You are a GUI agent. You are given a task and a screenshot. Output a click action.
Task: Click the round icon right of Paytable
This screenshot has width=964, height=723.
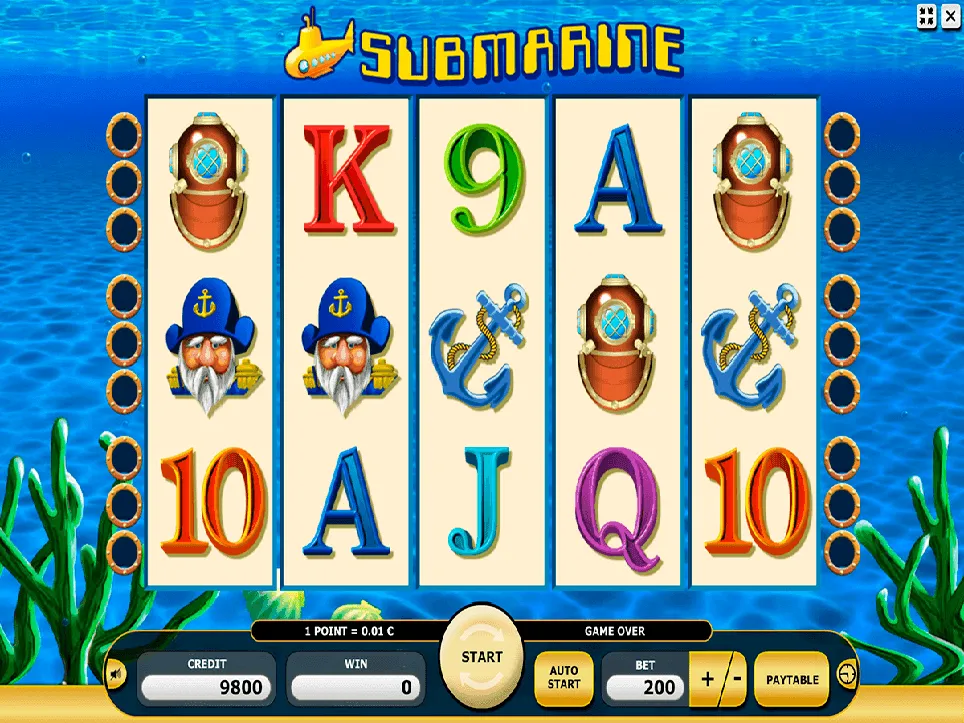click(x=847, y=675)
